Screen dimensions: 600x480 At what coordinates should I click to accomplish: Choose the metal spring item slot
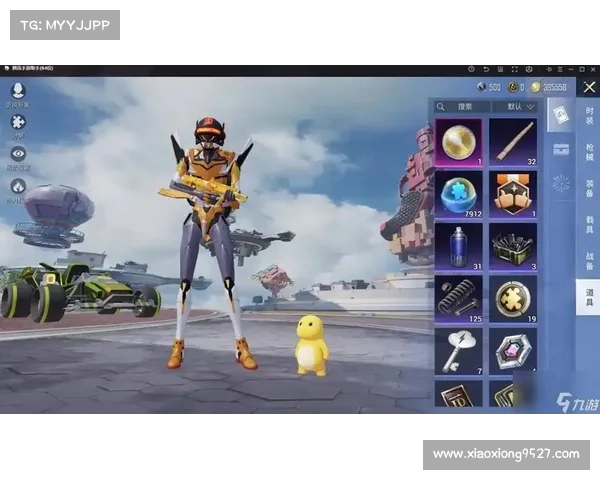[459, 299]
